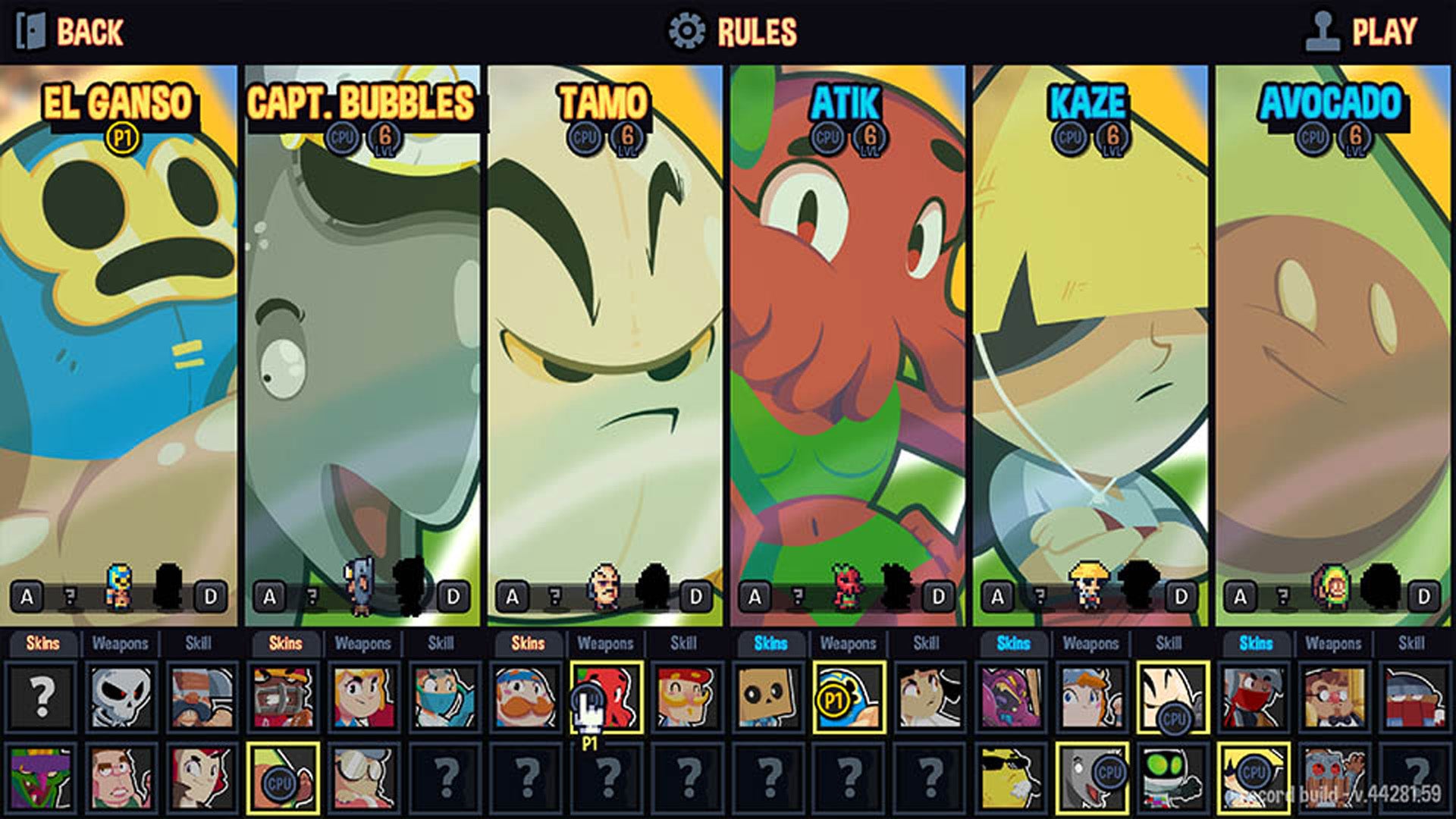Select the purple crowned goblin portrait
Viewport: 1456px width, 819px height.
pyautogui.click(x=42, y=777)
